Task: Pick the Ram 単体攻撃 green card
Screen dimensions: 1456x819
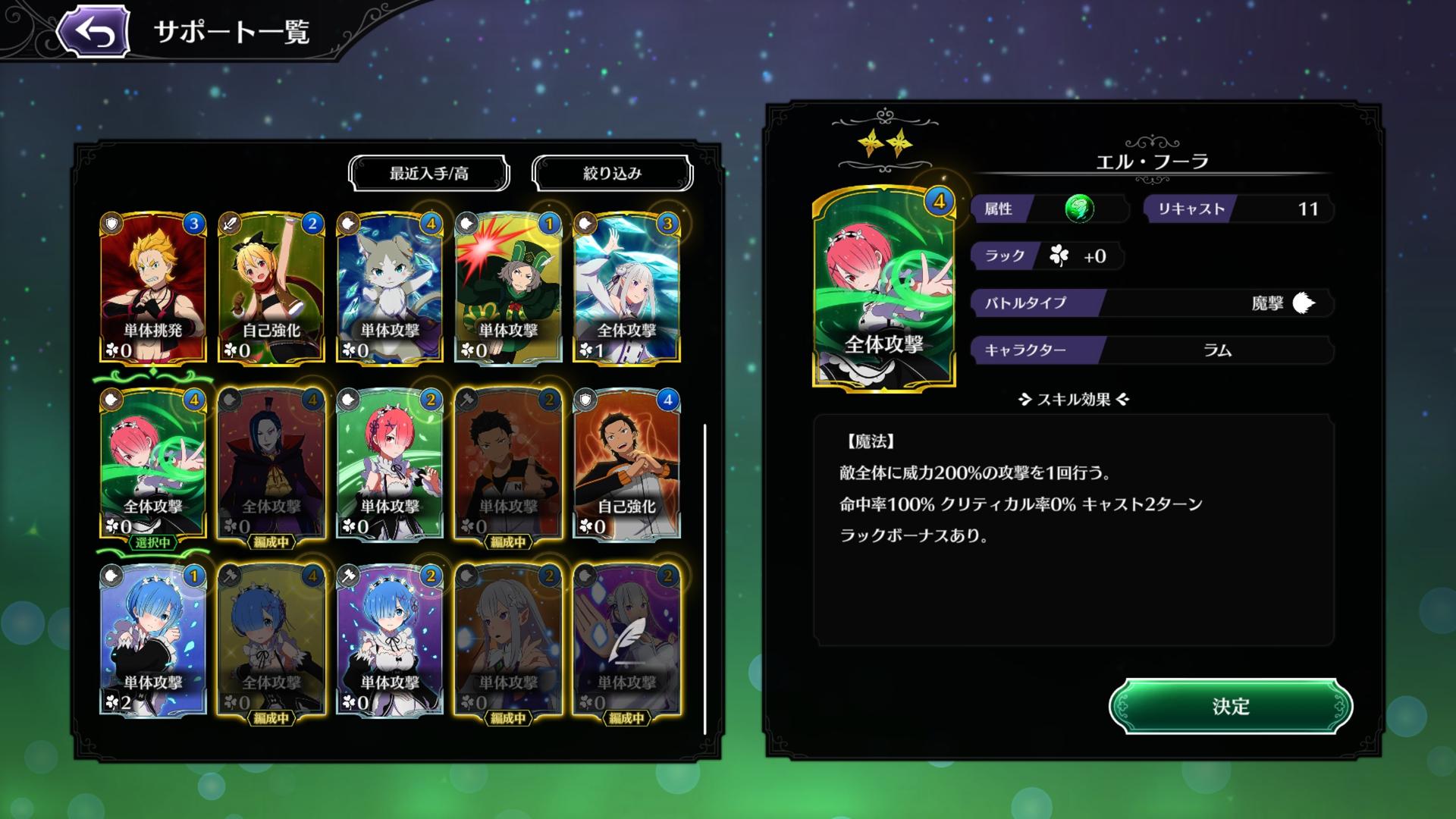Action: (390, 463)
